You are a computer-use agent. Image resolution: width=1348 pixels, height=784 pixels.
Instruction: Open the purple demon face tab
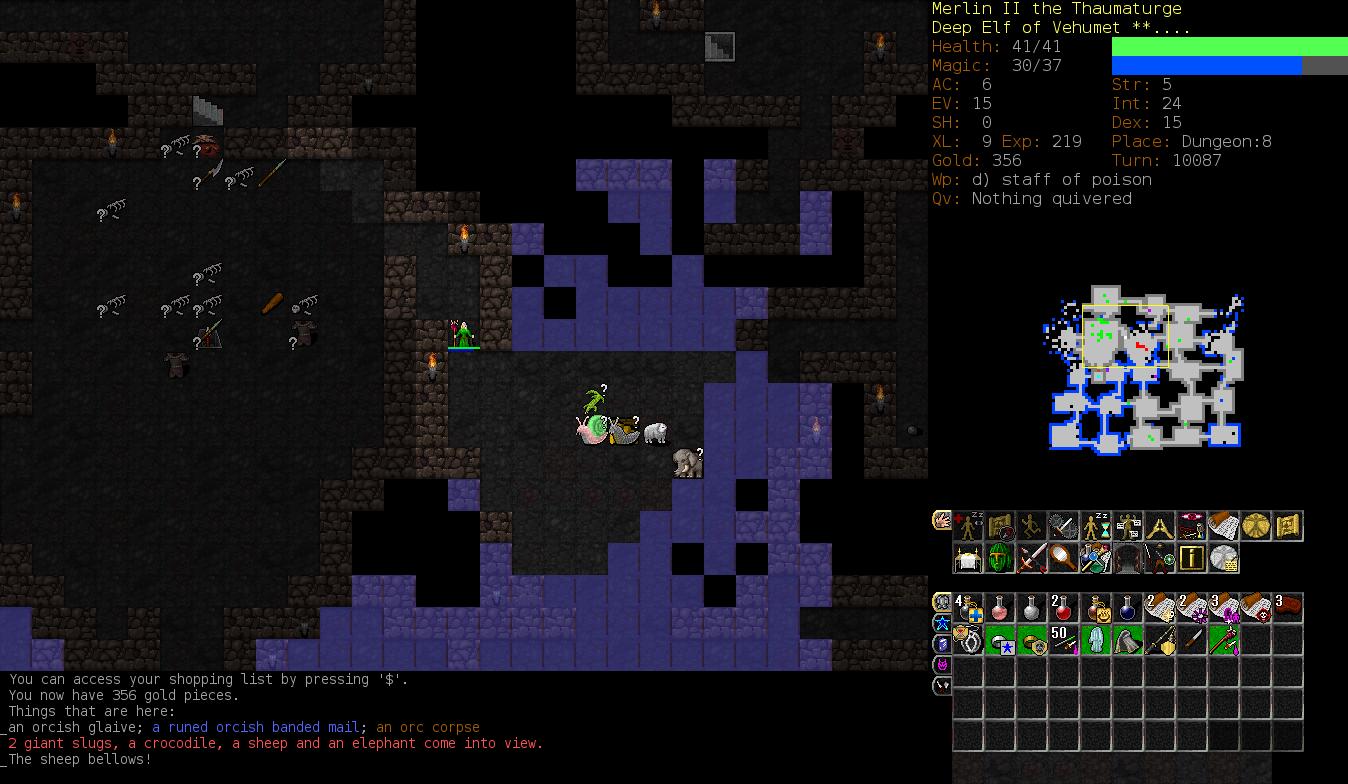coord(942,665)
